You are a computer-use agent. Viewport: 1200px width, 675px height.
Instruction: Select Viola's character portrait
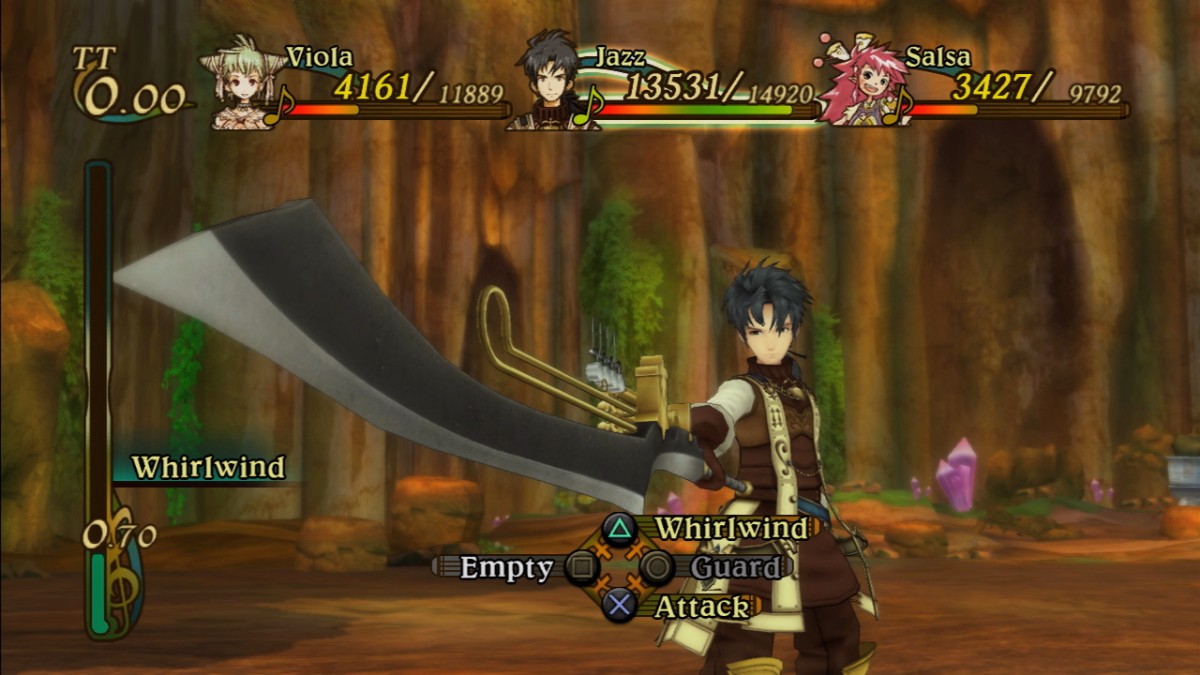click(241, 84)
